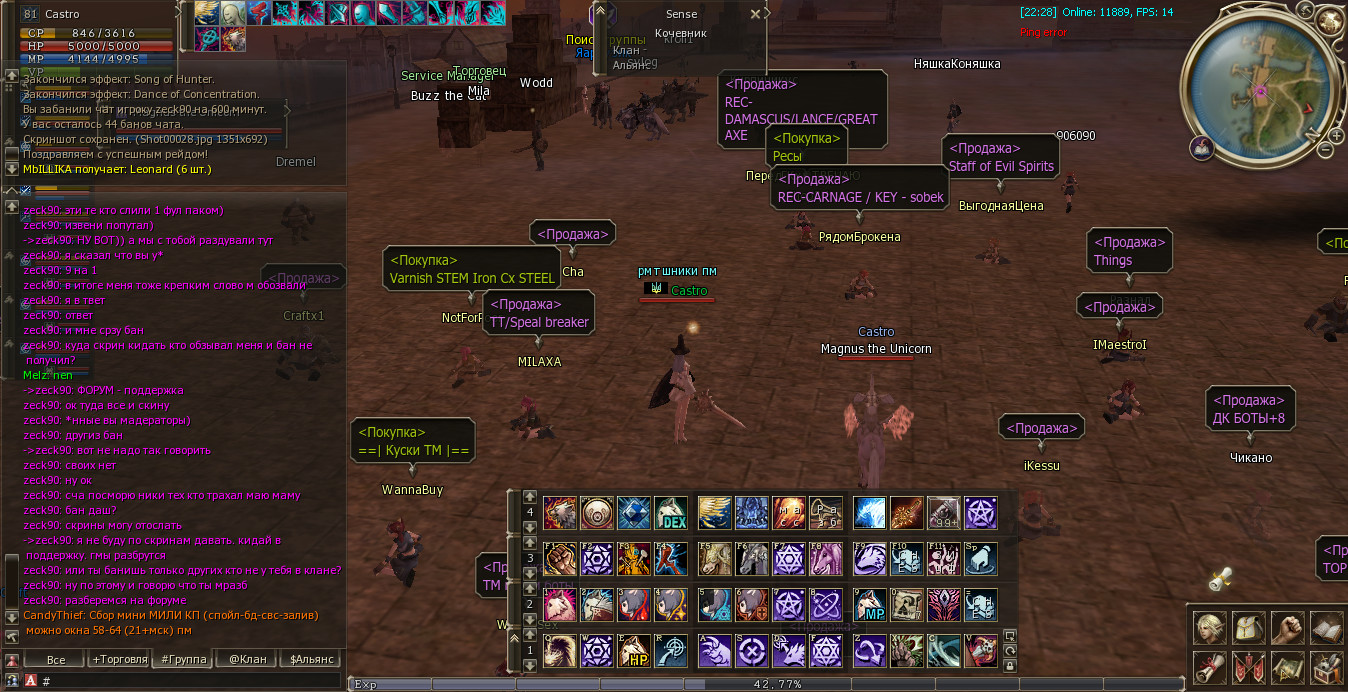The width and height of the screenshot is (1348, 692).
Task: Toggle the hotbar lock padlock button
Action: point(1010,665)
